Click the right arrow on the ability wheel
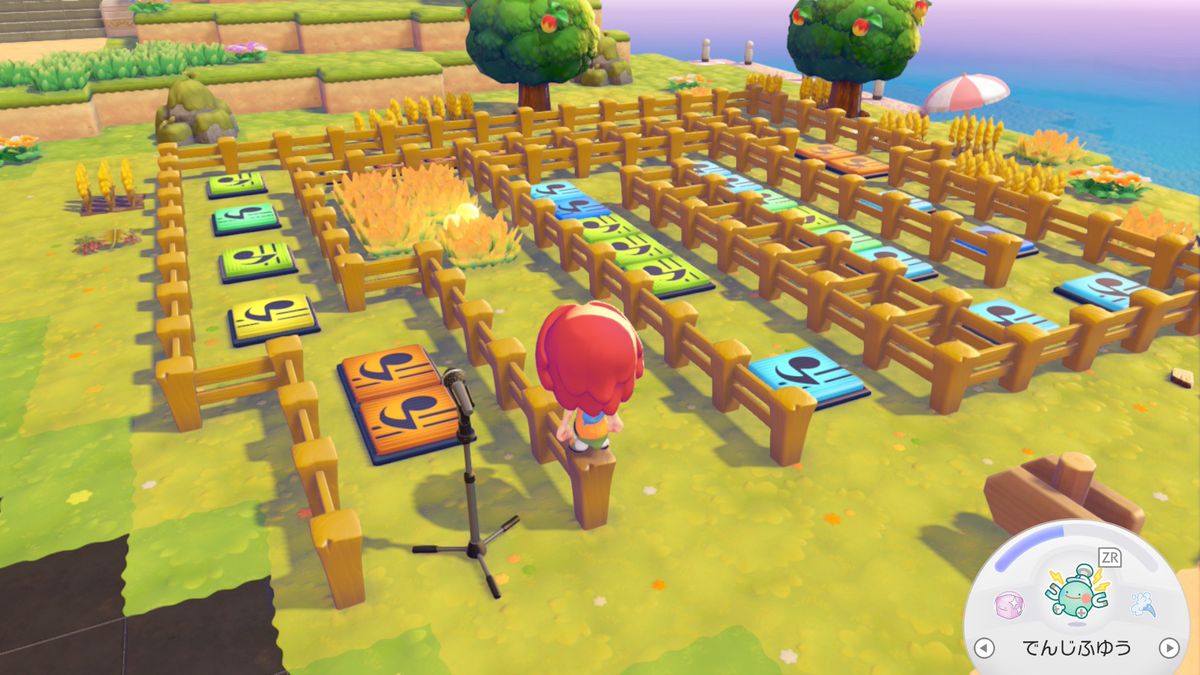This screenshot has width=1200, height=675. pyautogui.click(x=1168, y=648)
